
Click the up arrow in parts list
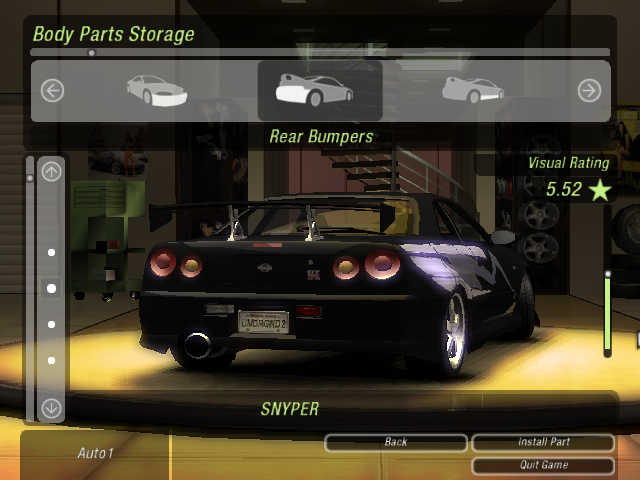(x=52, y=171)
